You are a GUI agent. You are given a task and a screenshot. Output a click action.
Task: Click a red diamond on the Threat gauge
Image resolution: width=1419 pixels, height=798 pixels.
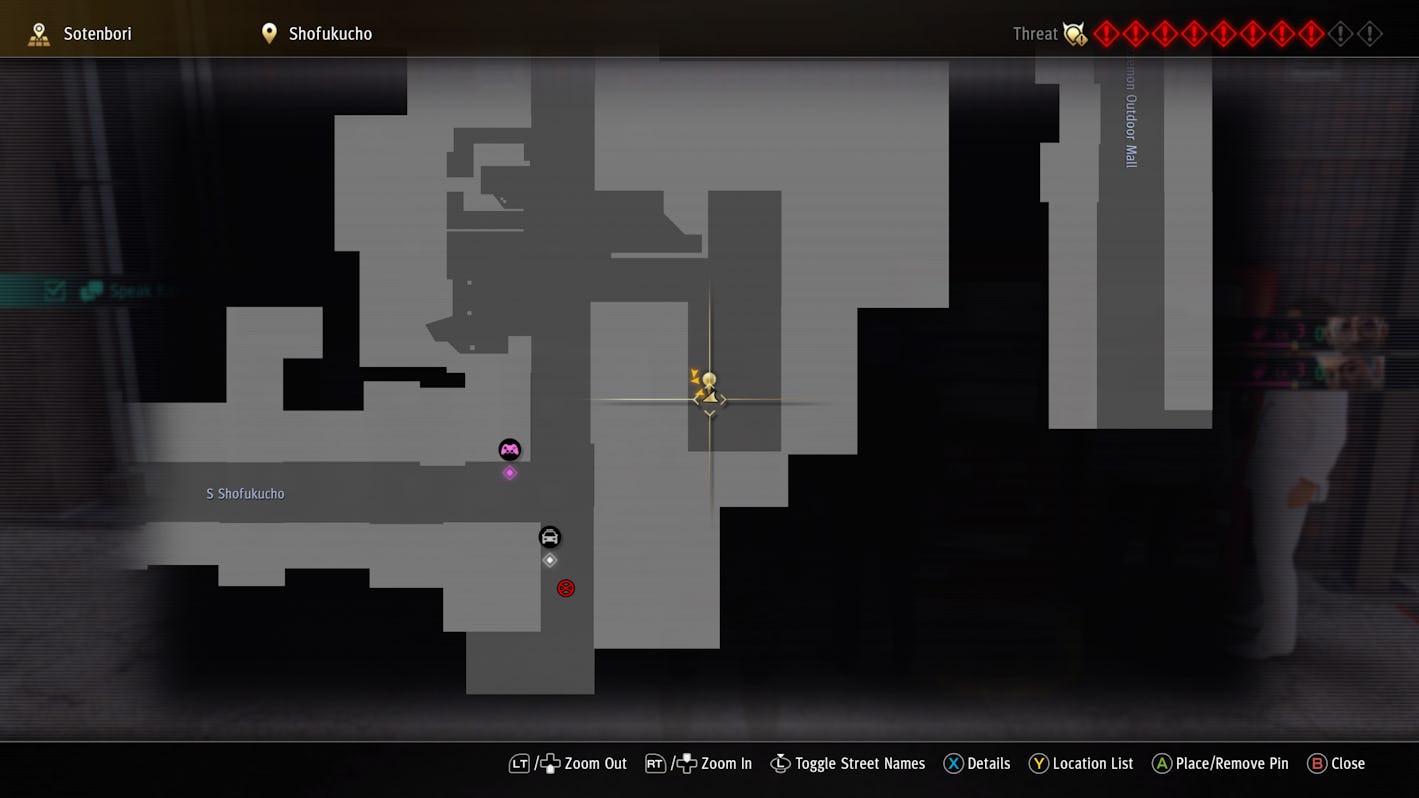click(x=1106, y=33)
